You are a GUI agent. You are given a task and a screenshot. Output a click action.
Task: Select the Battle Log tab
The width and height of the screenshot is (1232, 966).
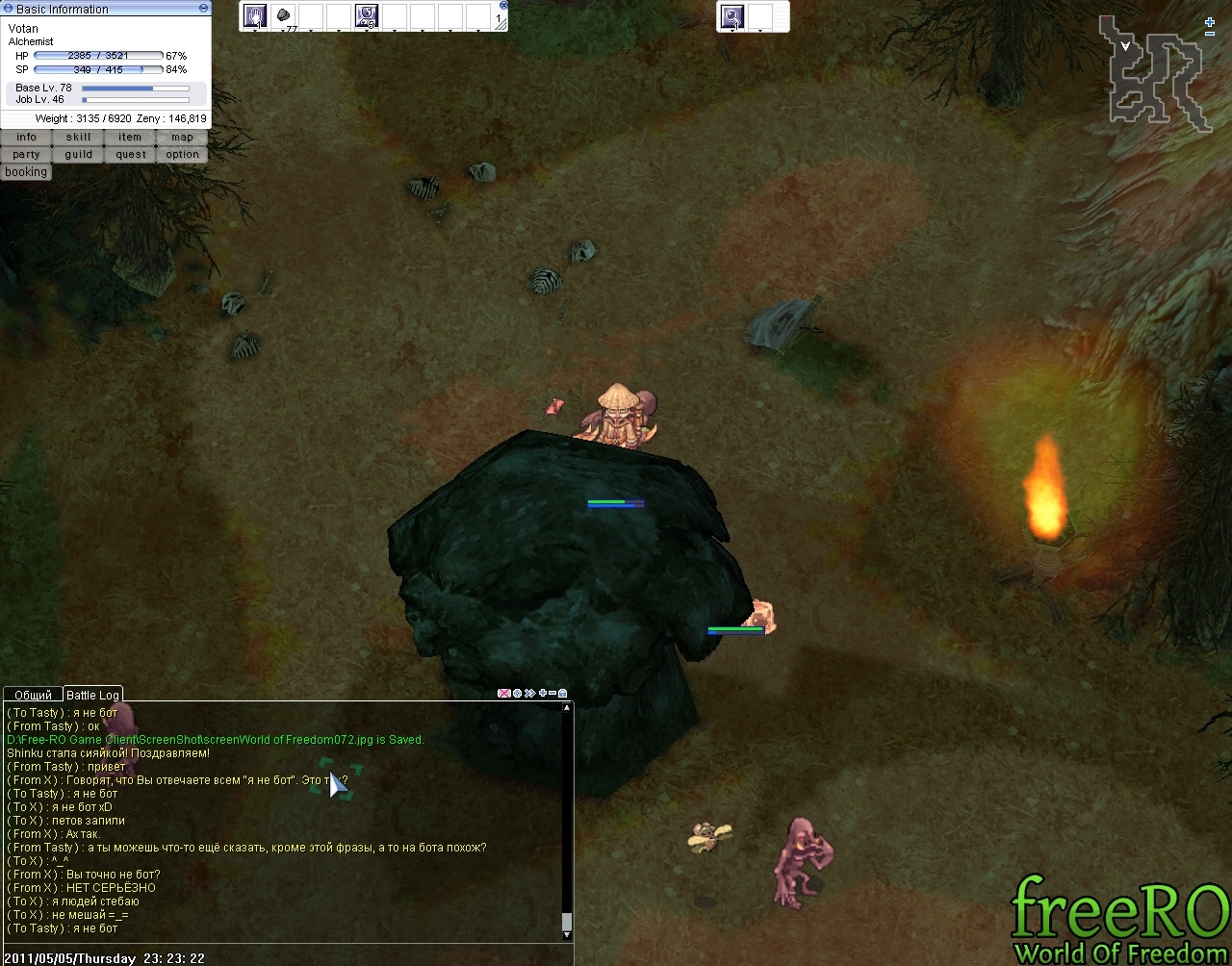(x=92, y=695)
